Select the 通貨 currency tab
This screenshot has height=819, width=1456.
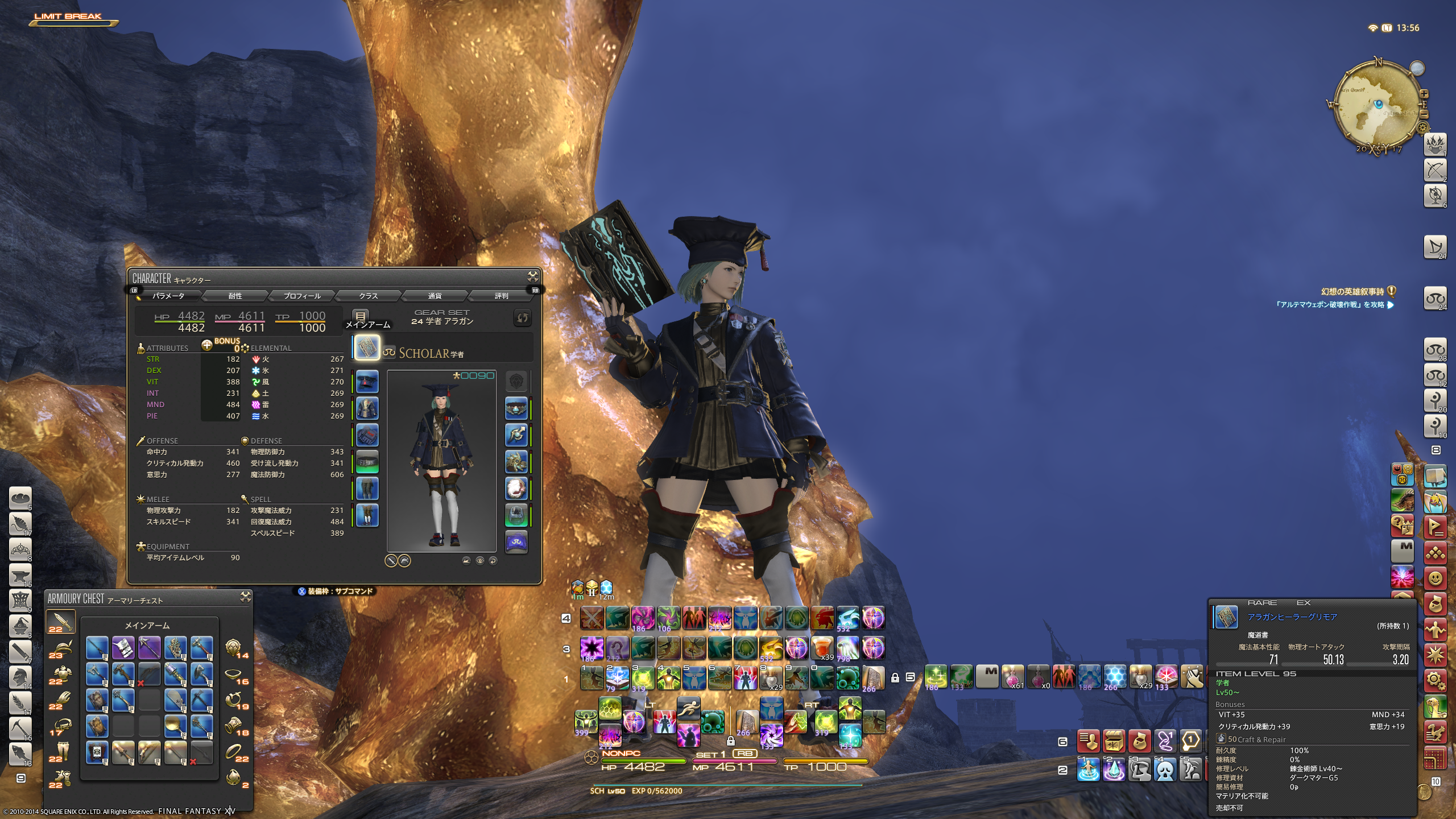click(x=435, y=296)
